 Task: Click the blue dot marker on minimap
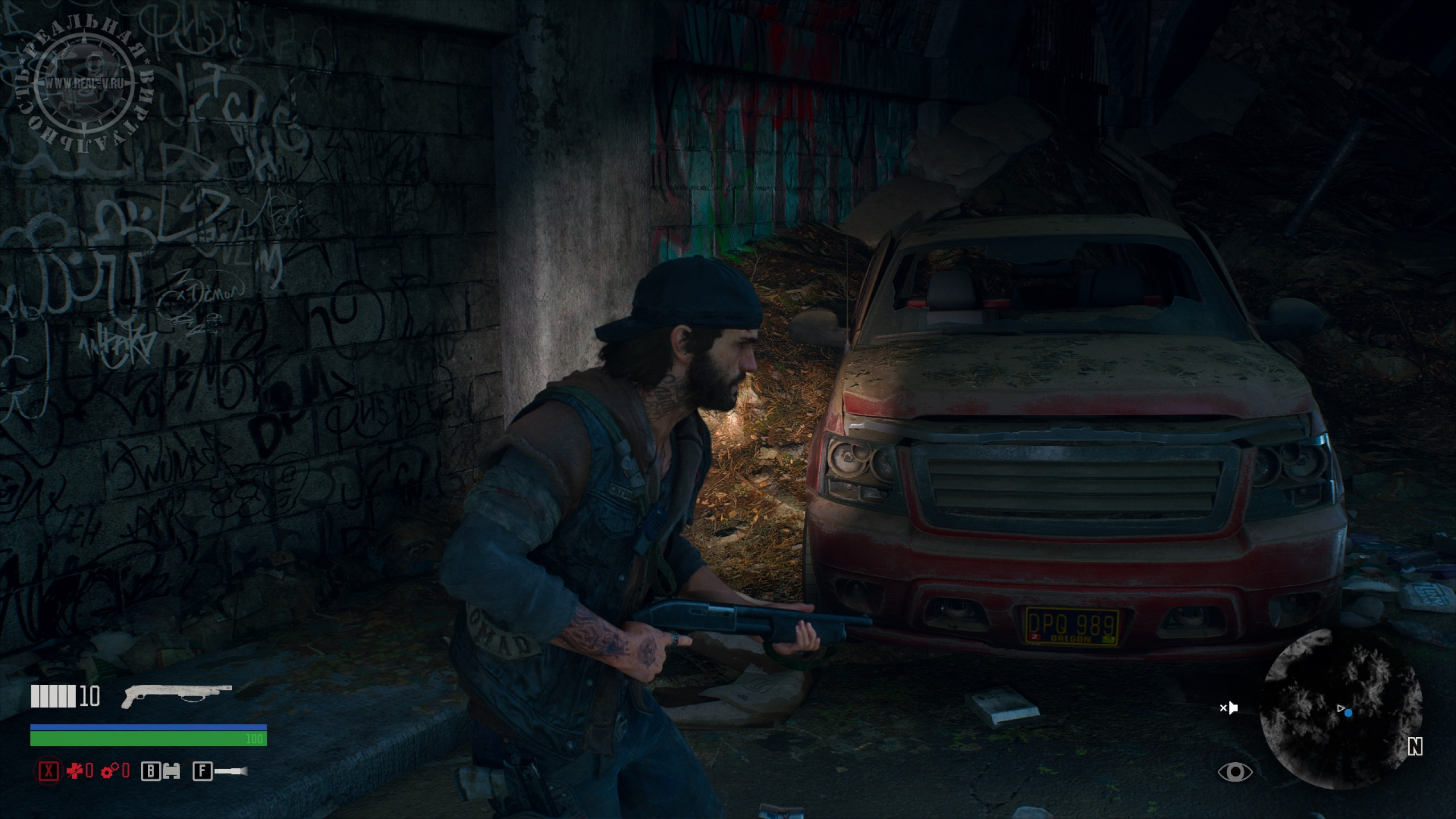pos(1349,712)
